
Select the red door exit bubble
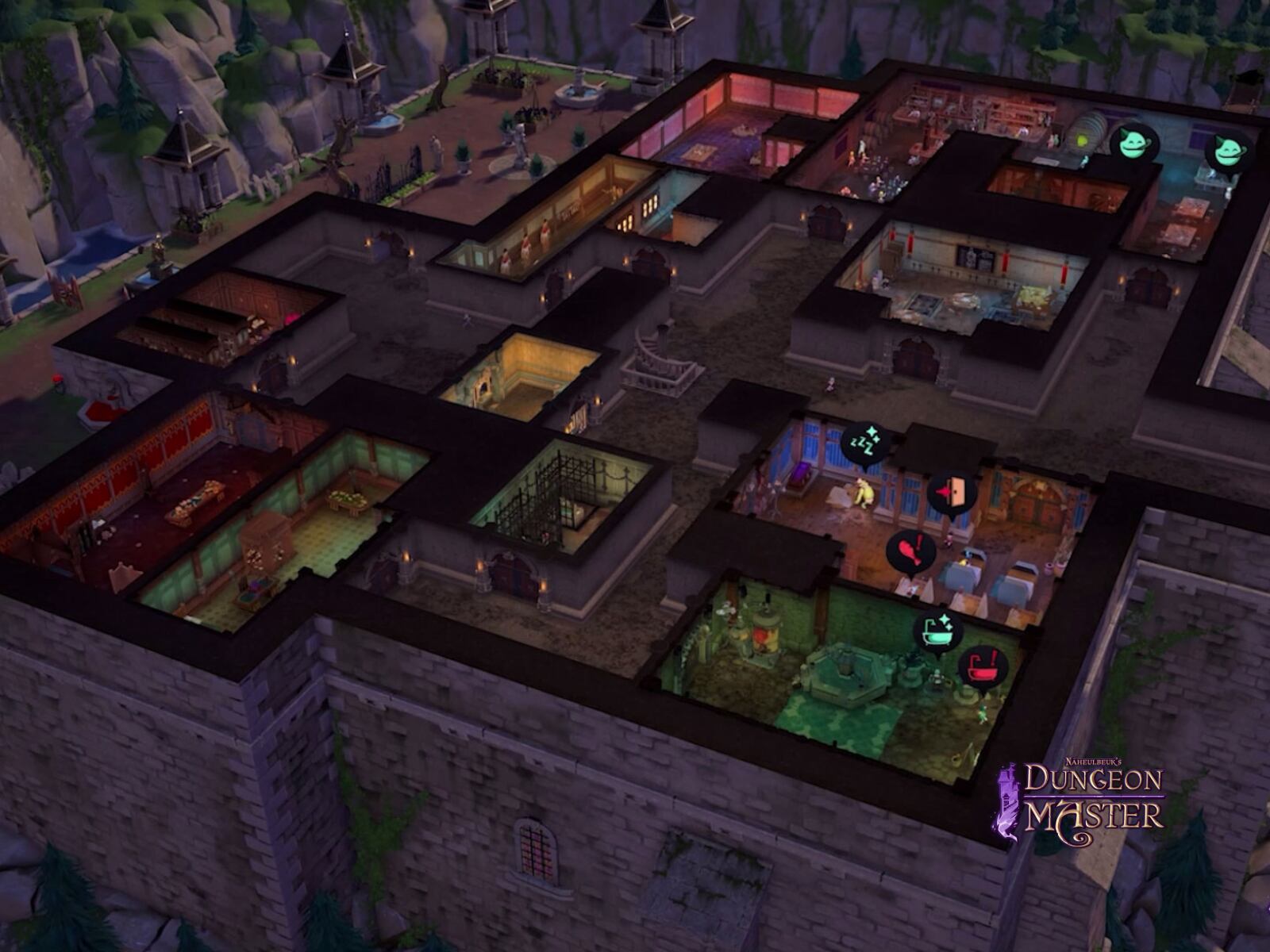952,493
